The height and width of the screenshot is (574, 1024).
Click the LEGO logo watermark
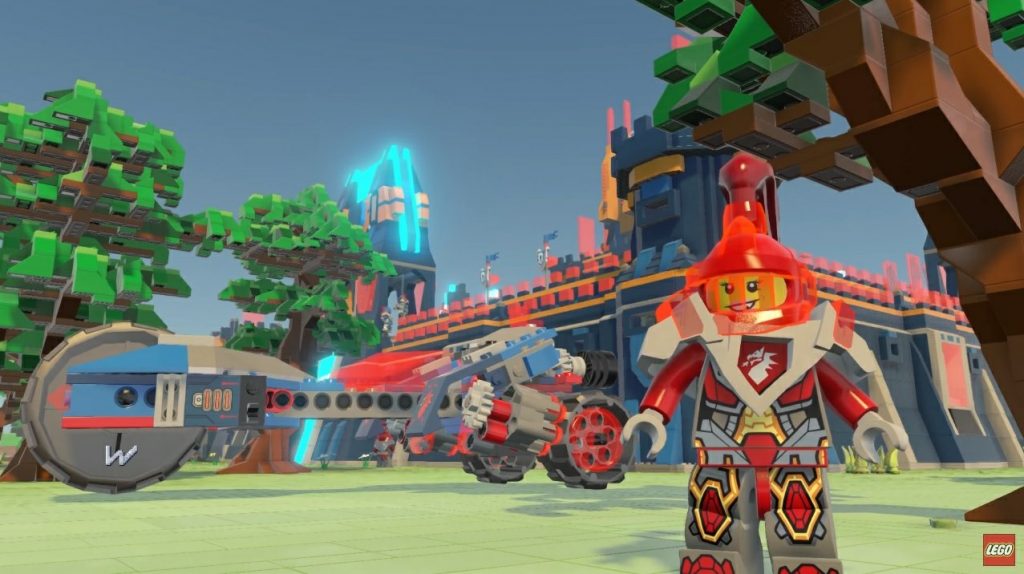tap(997, 549)
